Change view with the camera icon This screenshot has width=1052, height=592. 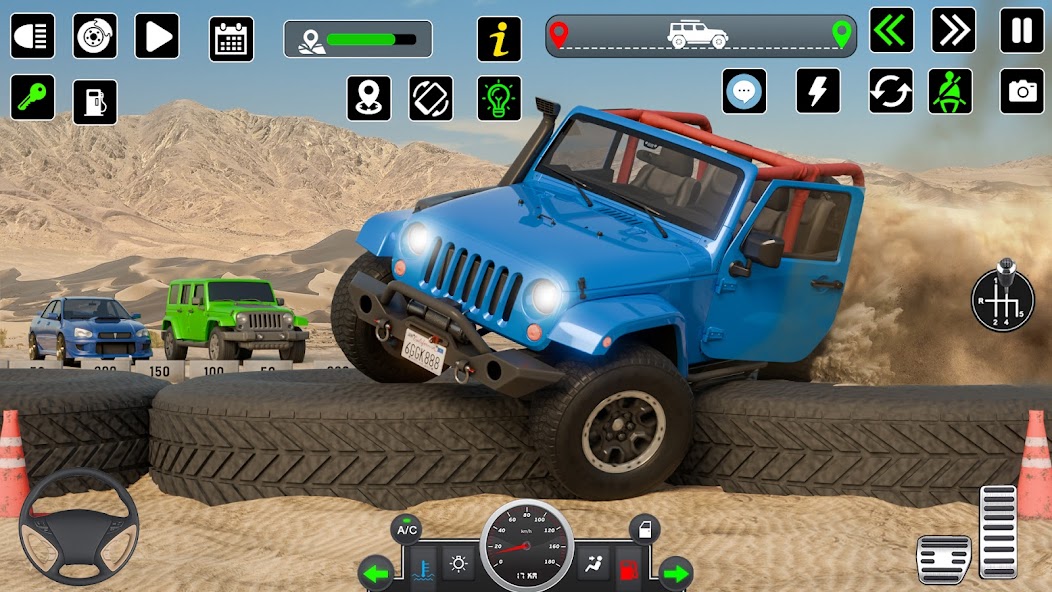click(1022, 91)
